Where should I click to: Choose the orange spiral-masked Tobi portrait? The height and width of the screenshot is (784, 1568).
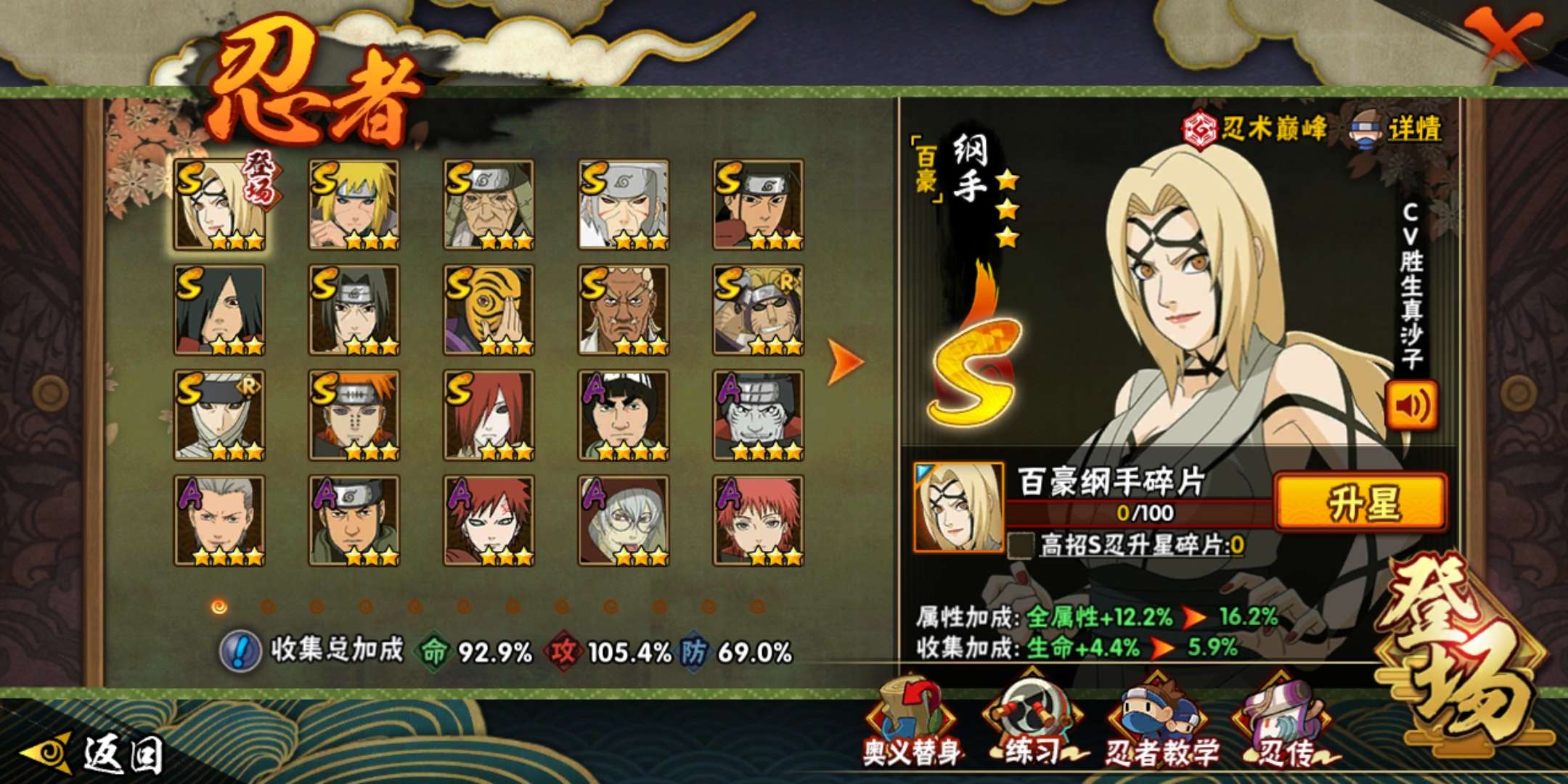pos(489,310)
